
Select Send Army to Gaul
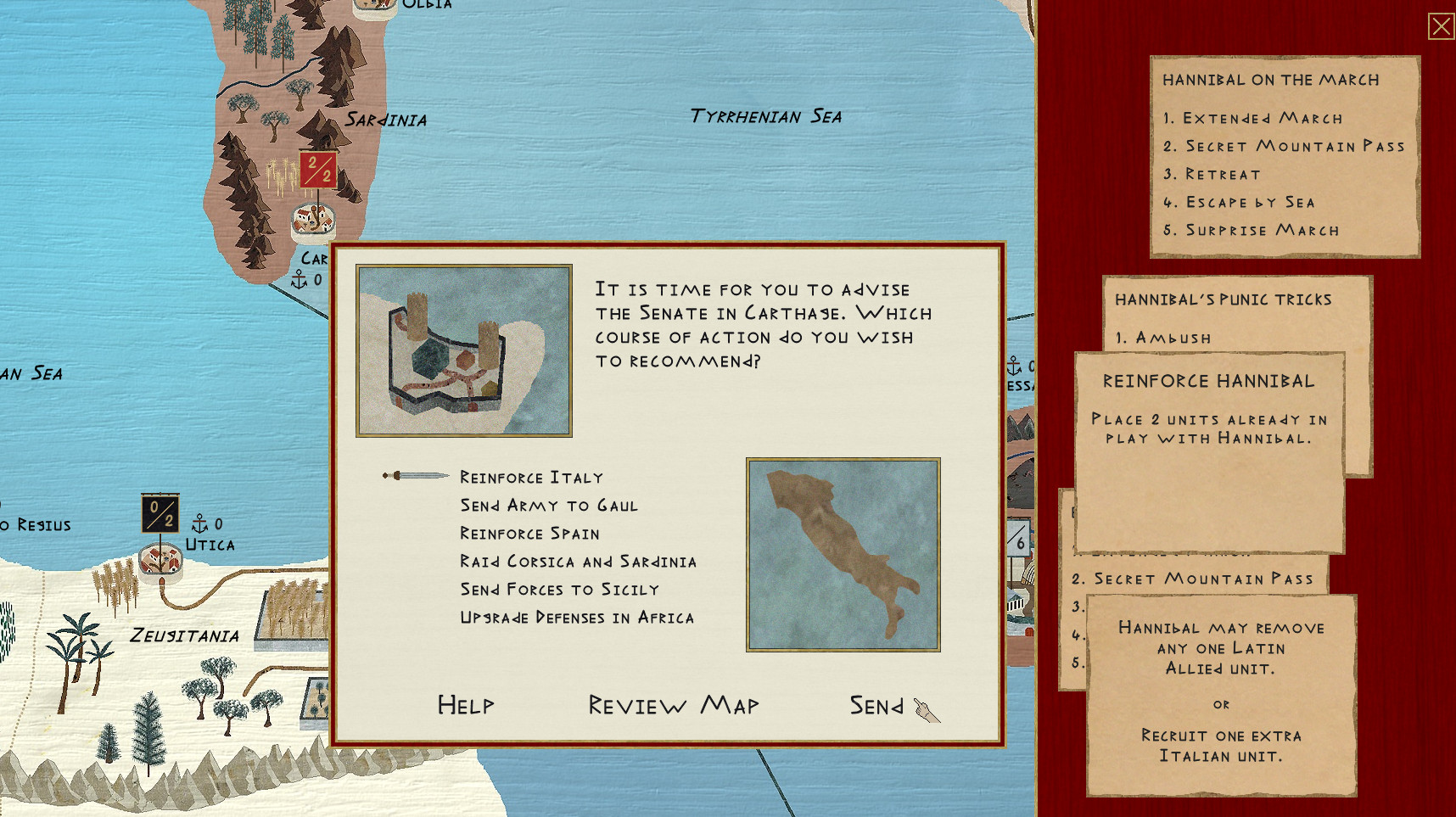548,506
